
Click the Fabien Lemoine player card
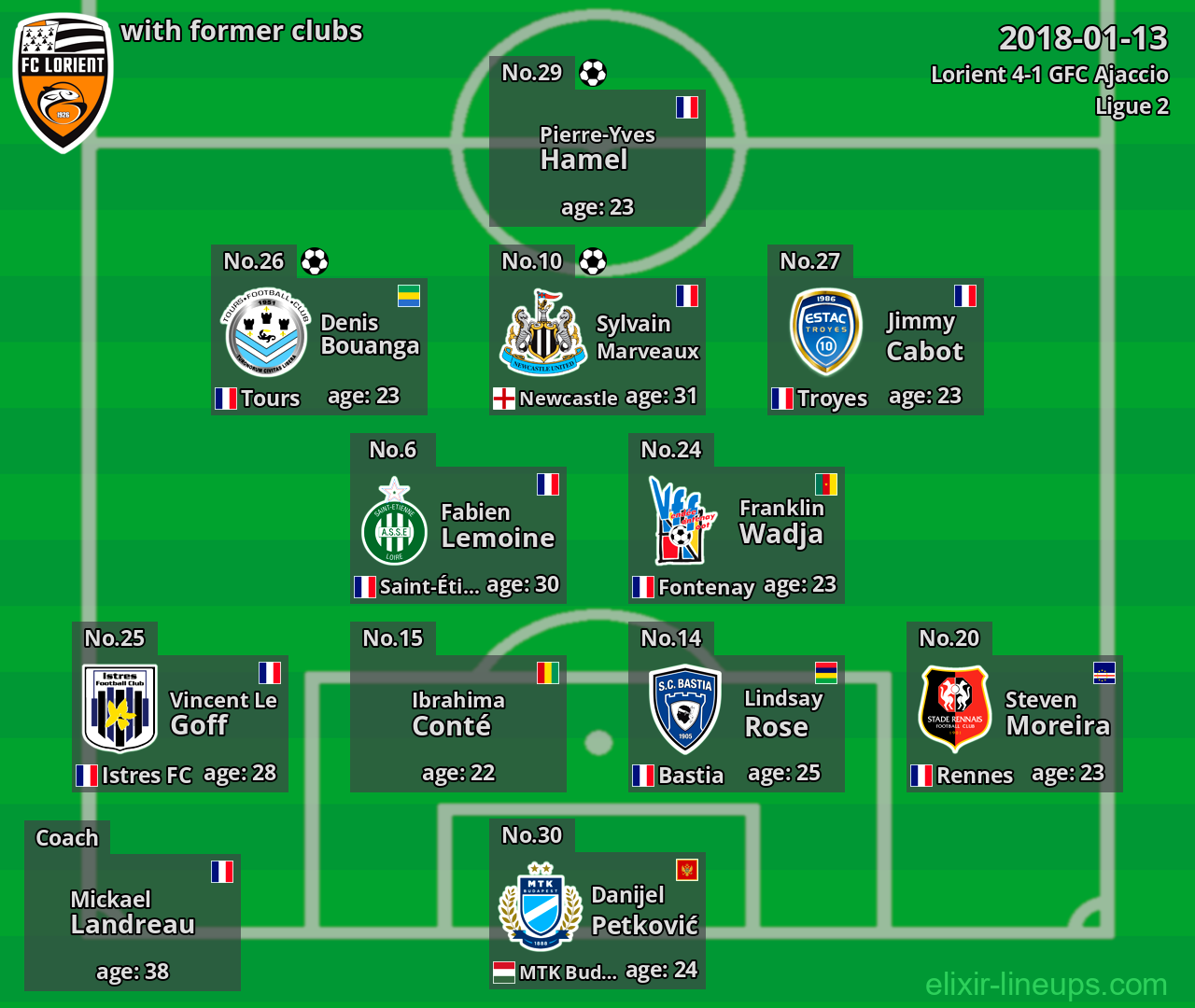click(x=457, y=535)
